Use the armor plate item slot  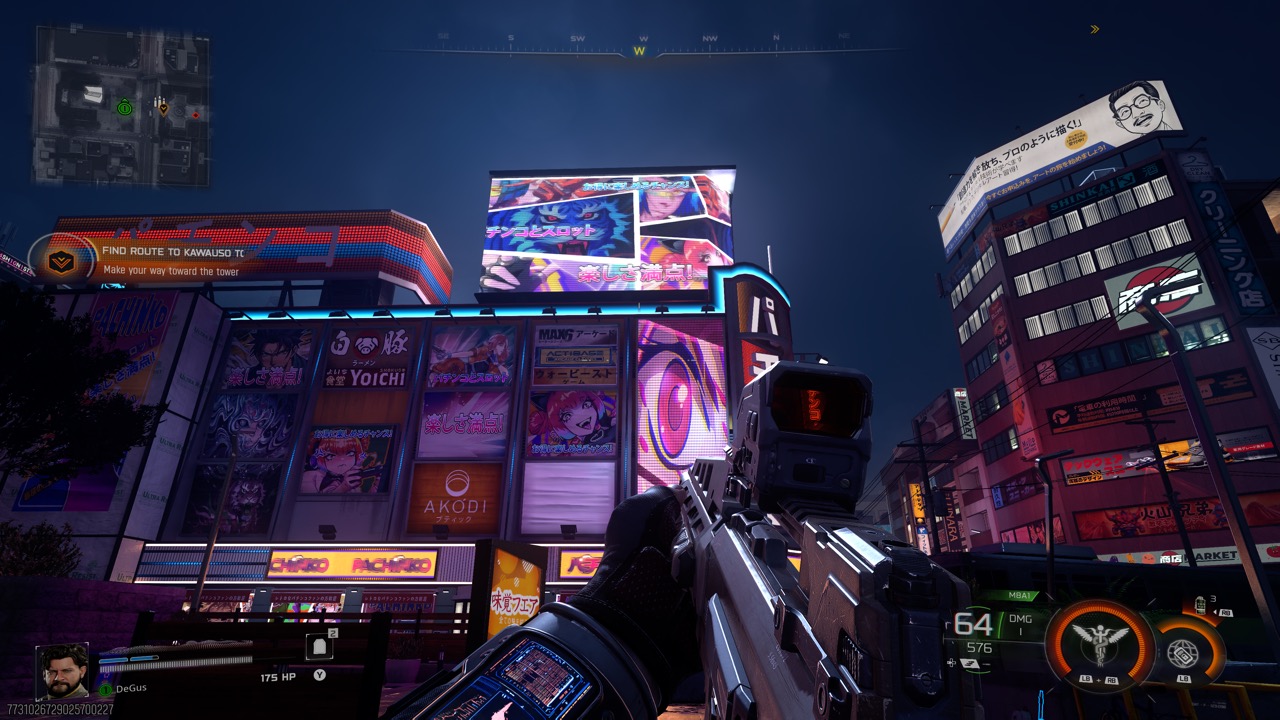point(320,647)
